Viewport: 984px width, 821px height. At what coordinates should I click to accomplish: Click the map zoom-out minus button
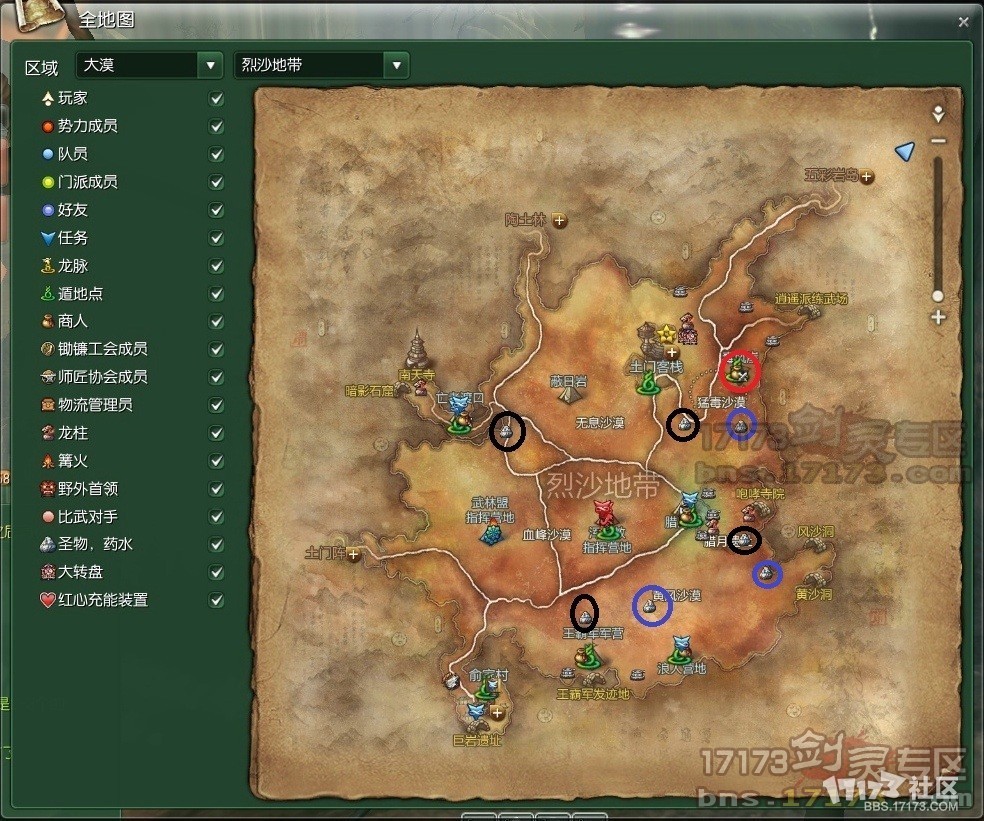pos(938,141)
